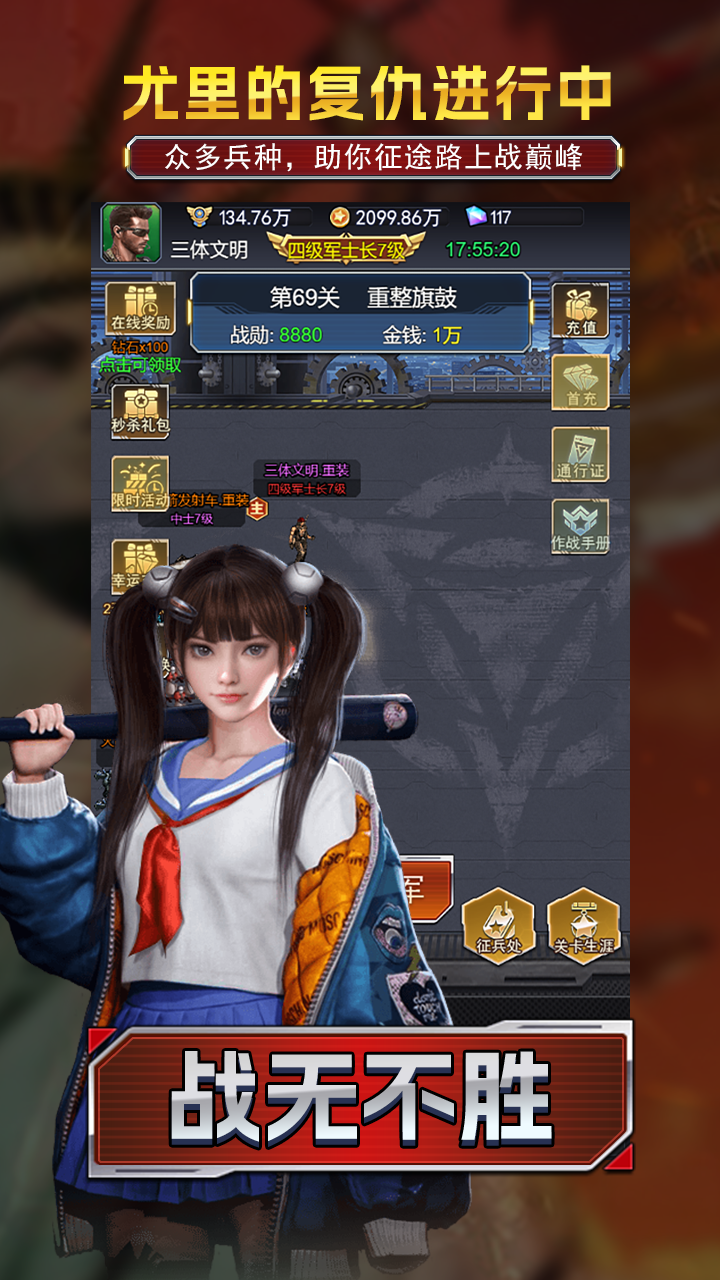Open the 征兵处 recruitment office

(x=497, y=925)
